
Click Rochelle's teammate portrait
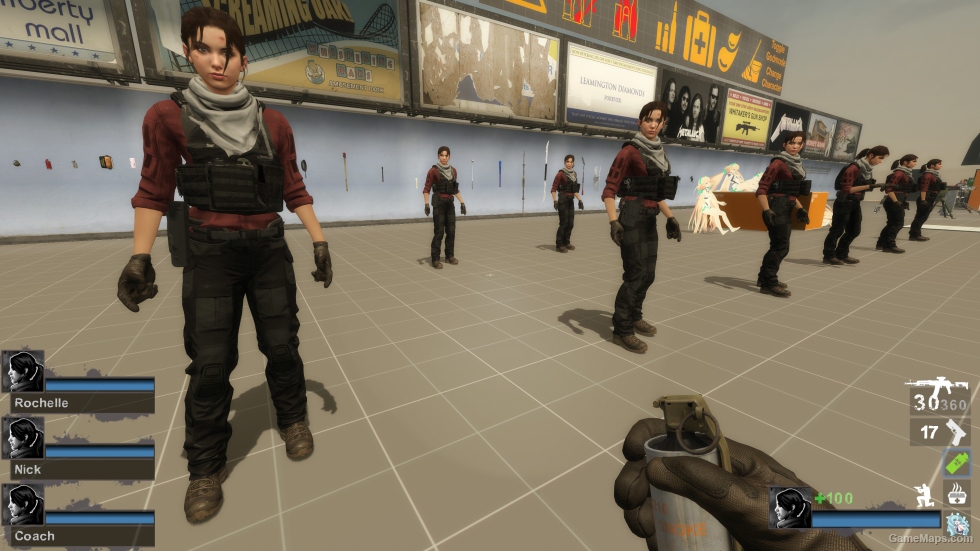(x=22, y=372)
